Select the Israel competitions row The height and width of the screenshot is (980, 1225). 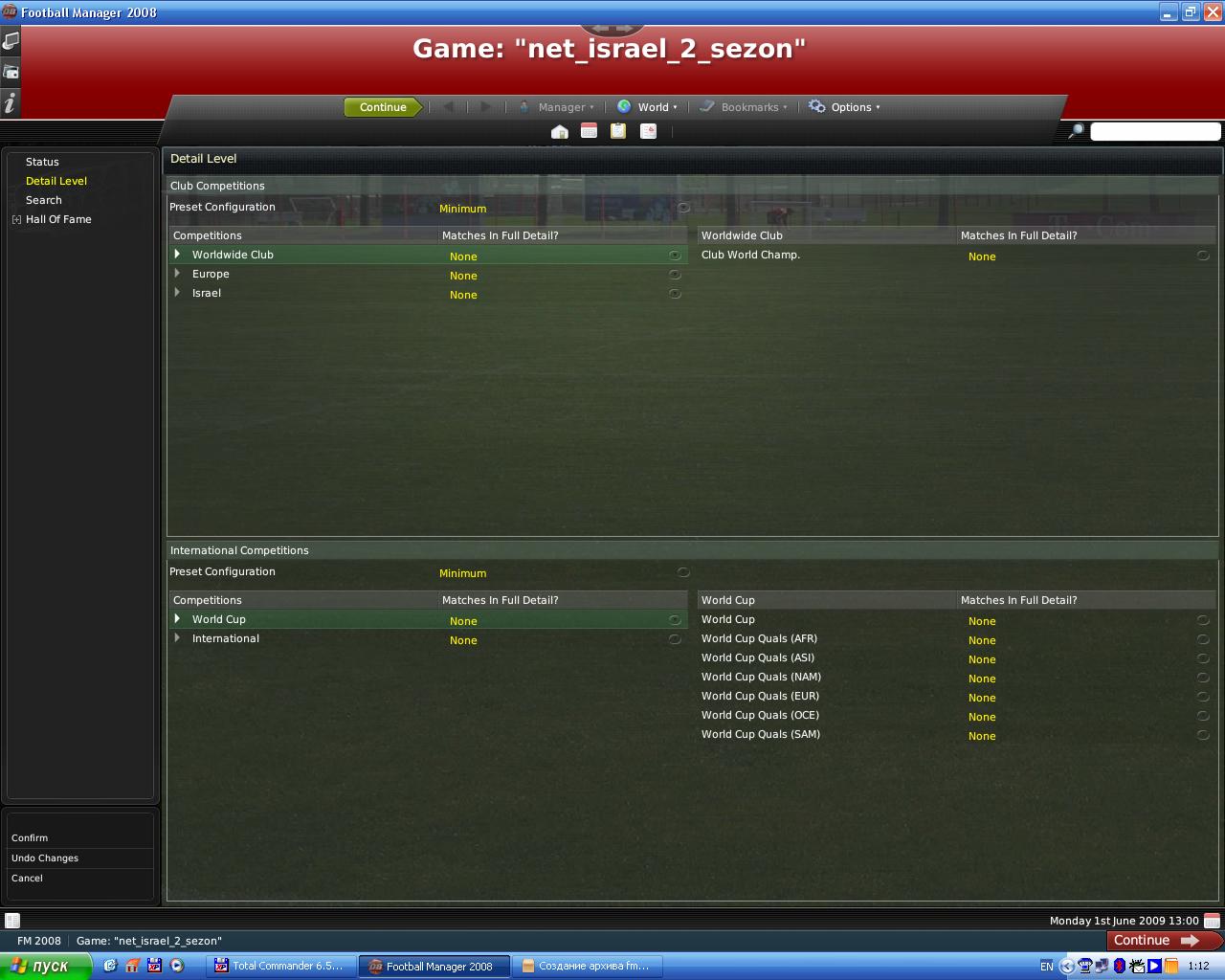coord(207,294)
